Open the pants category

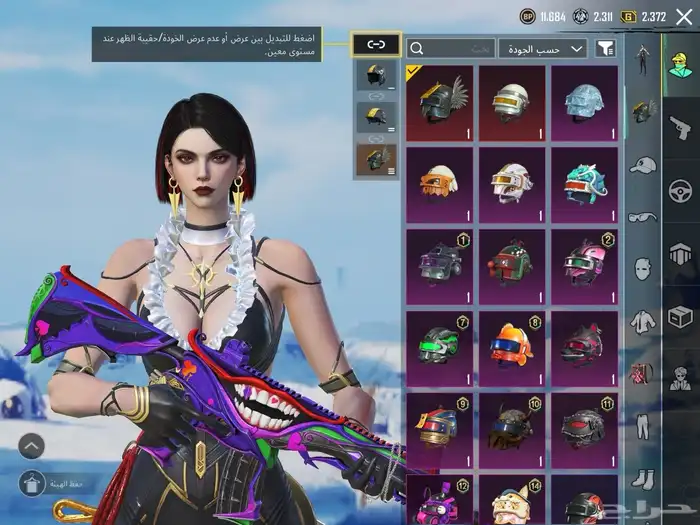pyautogui.click(x=643, y=426)
